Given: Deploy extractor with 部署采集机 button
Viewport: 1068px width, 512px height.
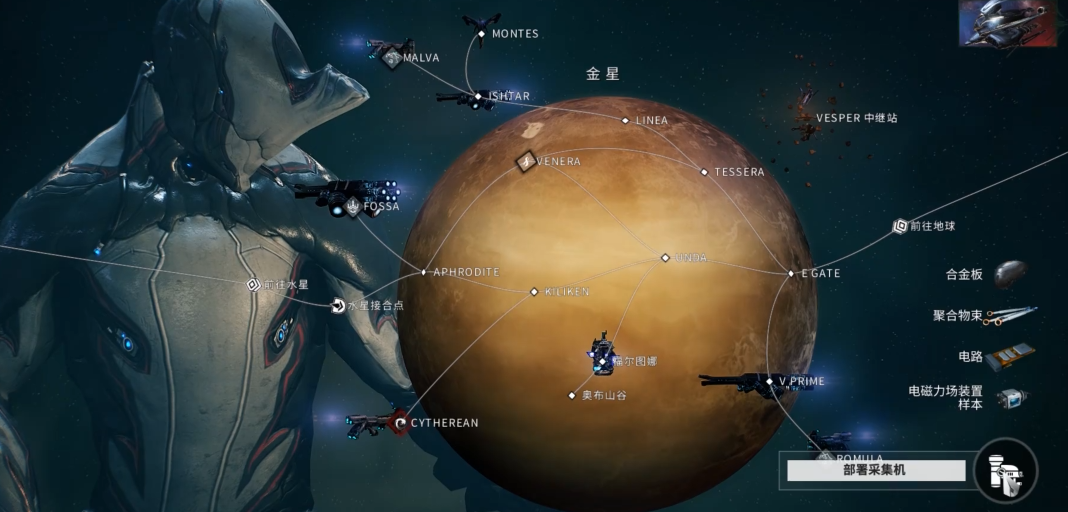Looking at the screenshot, I should (x=876, y=470).
